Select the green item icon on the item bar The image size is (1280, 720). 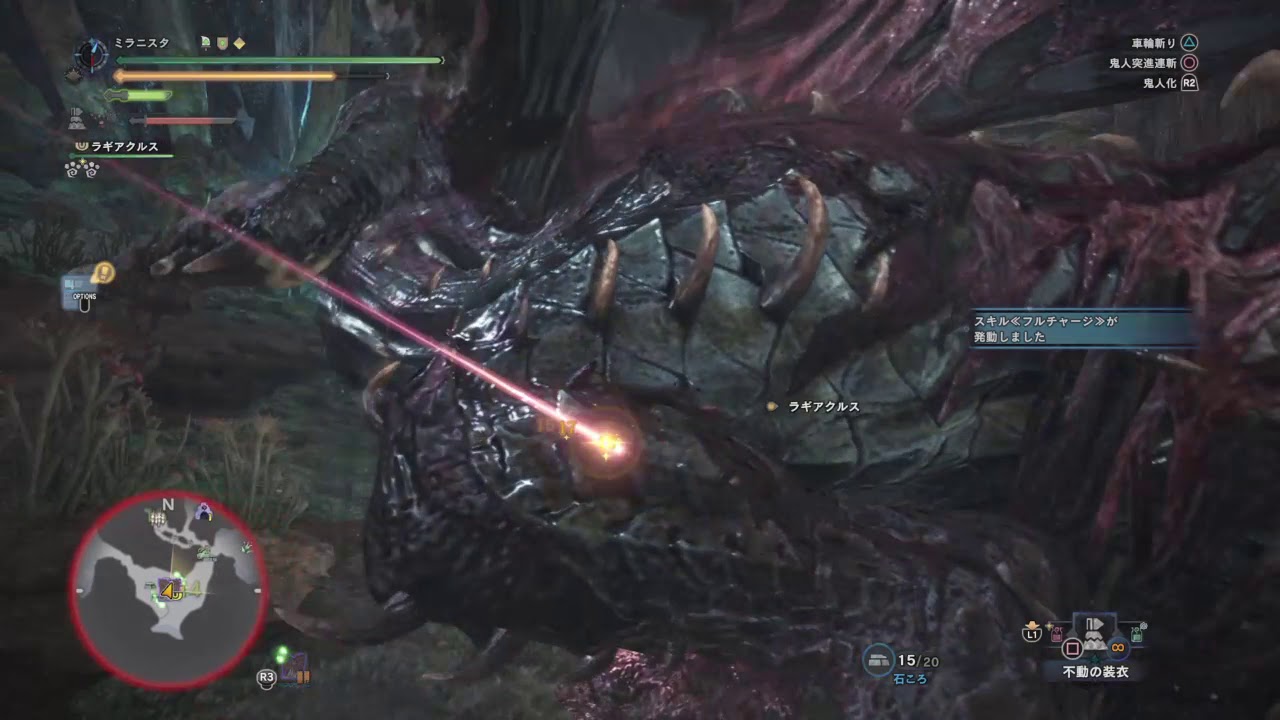point(1135,634)
